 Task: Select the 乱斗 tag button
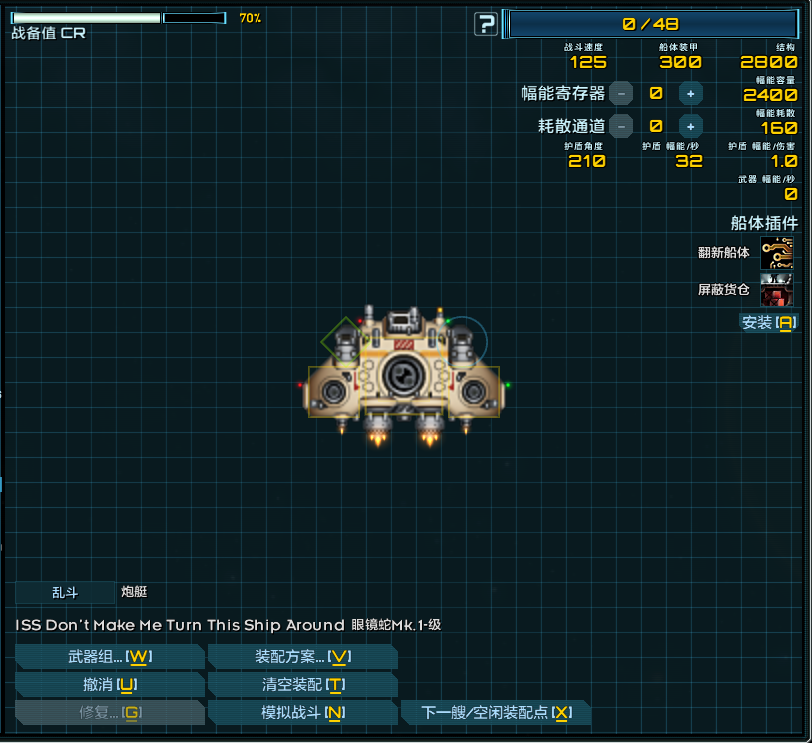click(x=65, y=592)
